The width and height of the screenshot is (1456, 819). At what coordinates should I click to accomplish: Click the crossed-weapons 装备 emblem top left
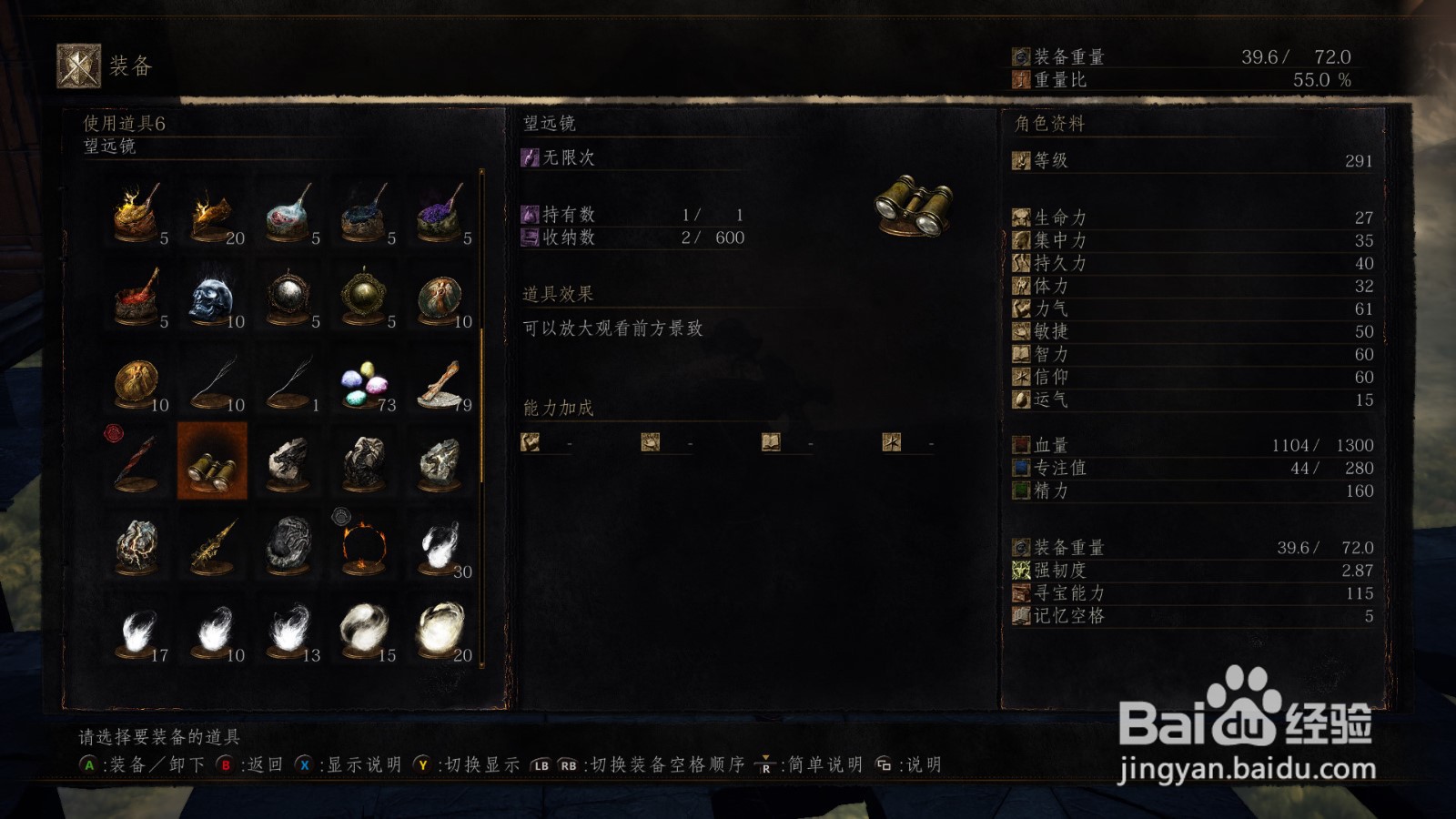point(77,62)
